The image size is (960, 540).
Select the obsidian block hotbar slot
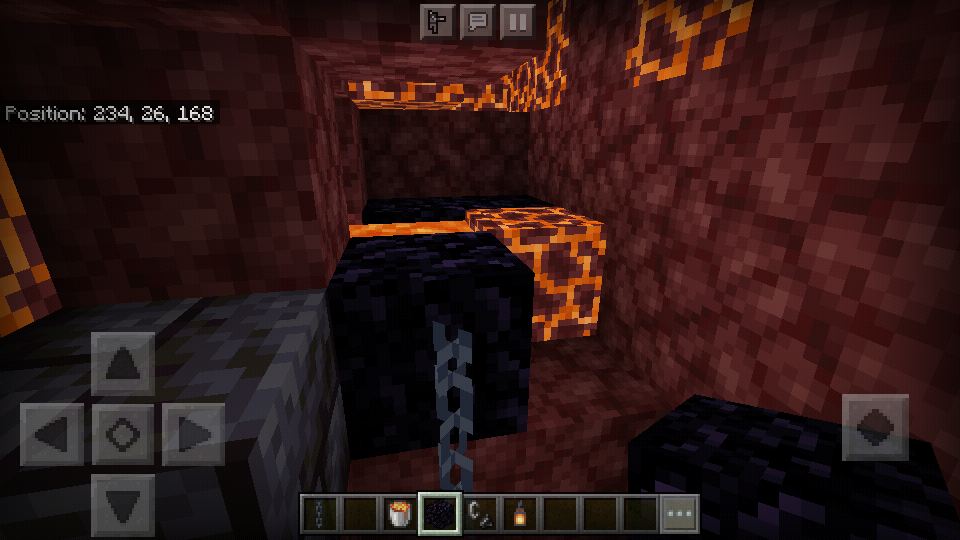coord(440,514)
